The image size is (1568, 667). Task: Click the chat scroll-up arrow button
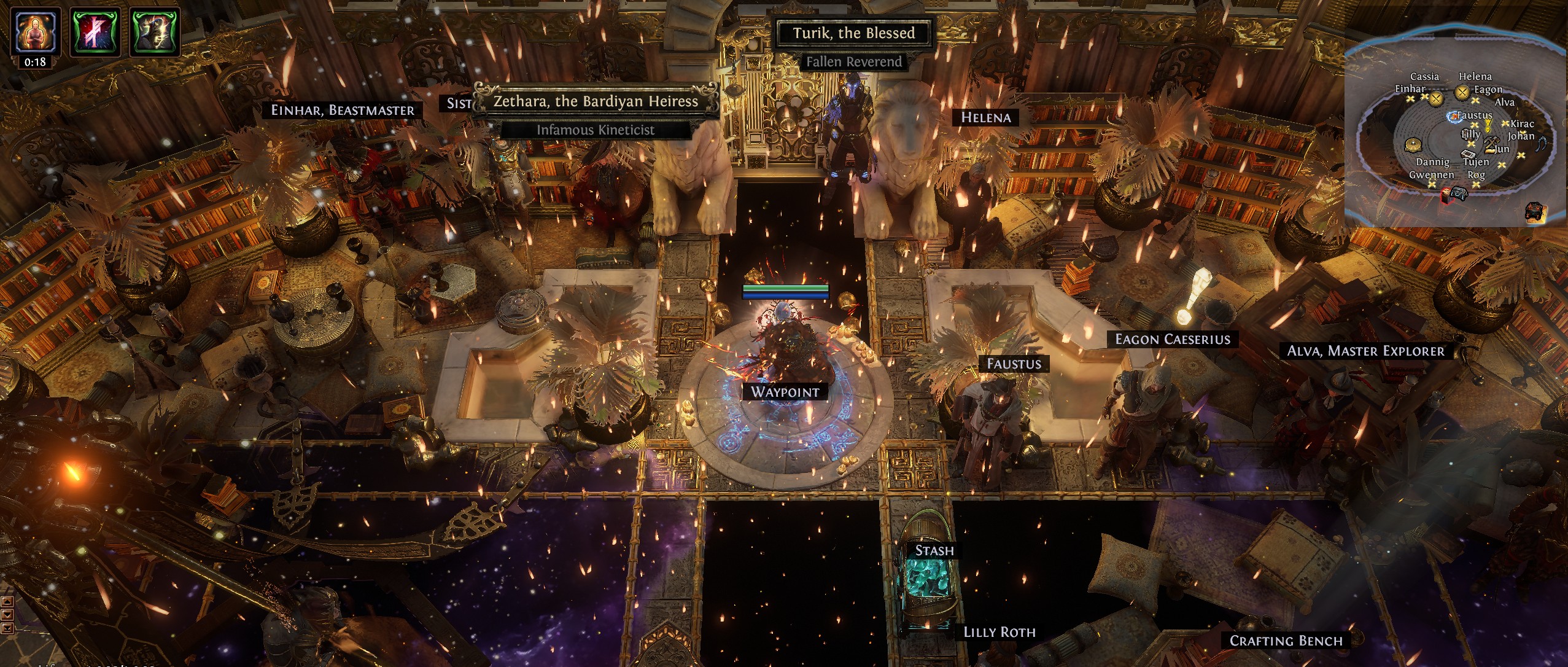[x=7, y=601]
